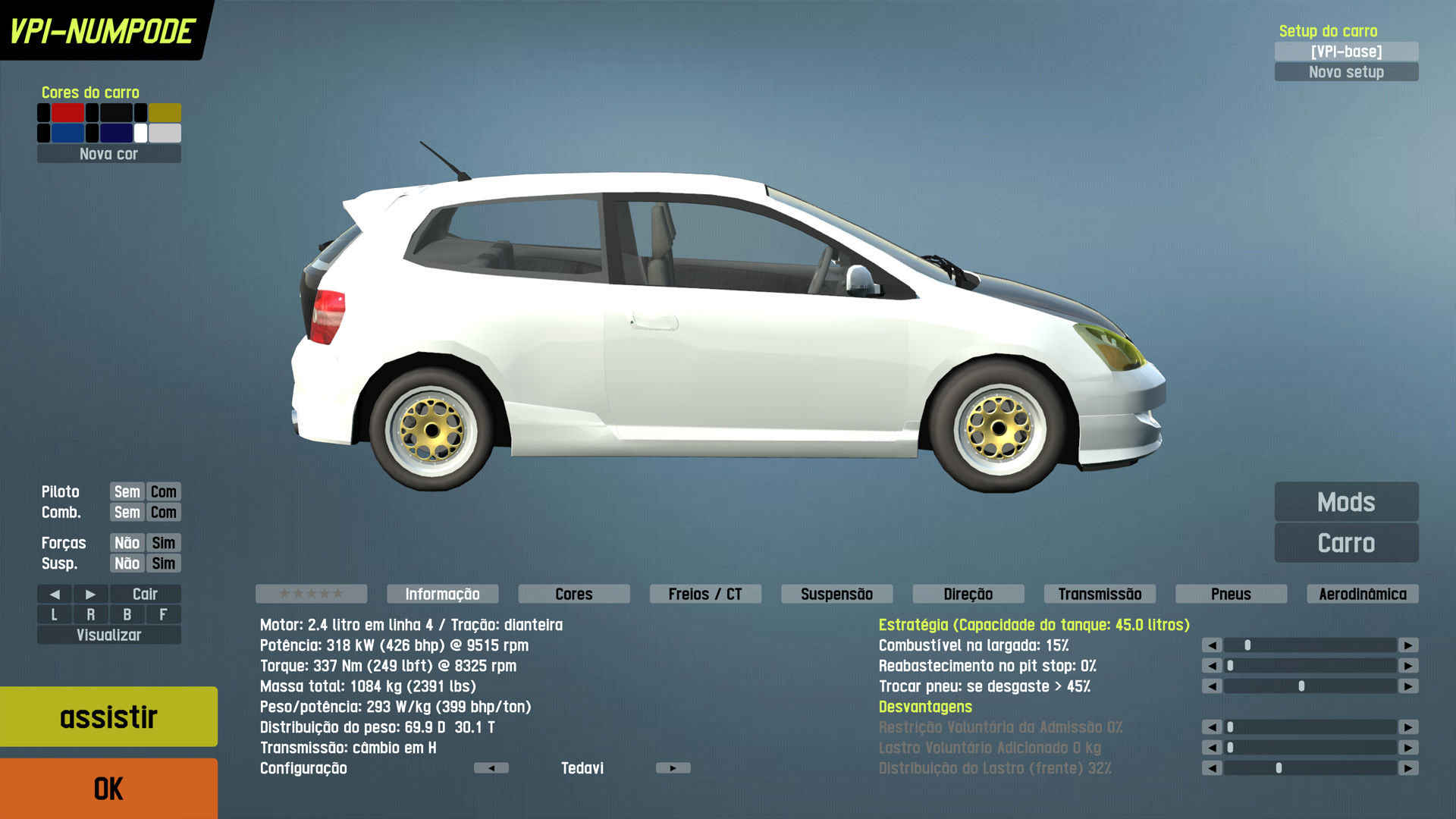Image resolution: width=1456 pixels, height=819 pixels.
Task: Show the driver with Piloto Com
Action: coord(163,491)
